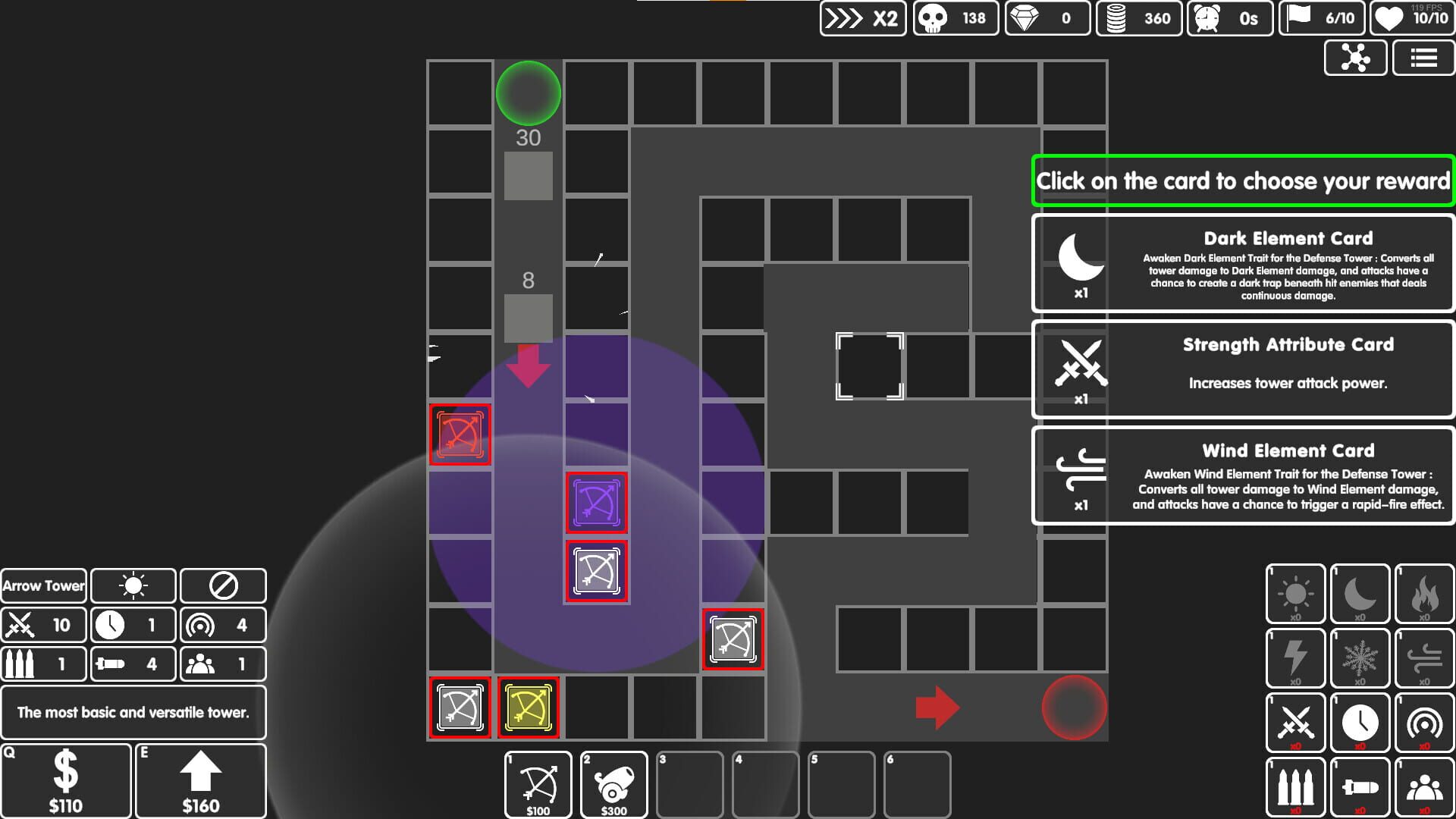Click the $110 sell button

66,780
